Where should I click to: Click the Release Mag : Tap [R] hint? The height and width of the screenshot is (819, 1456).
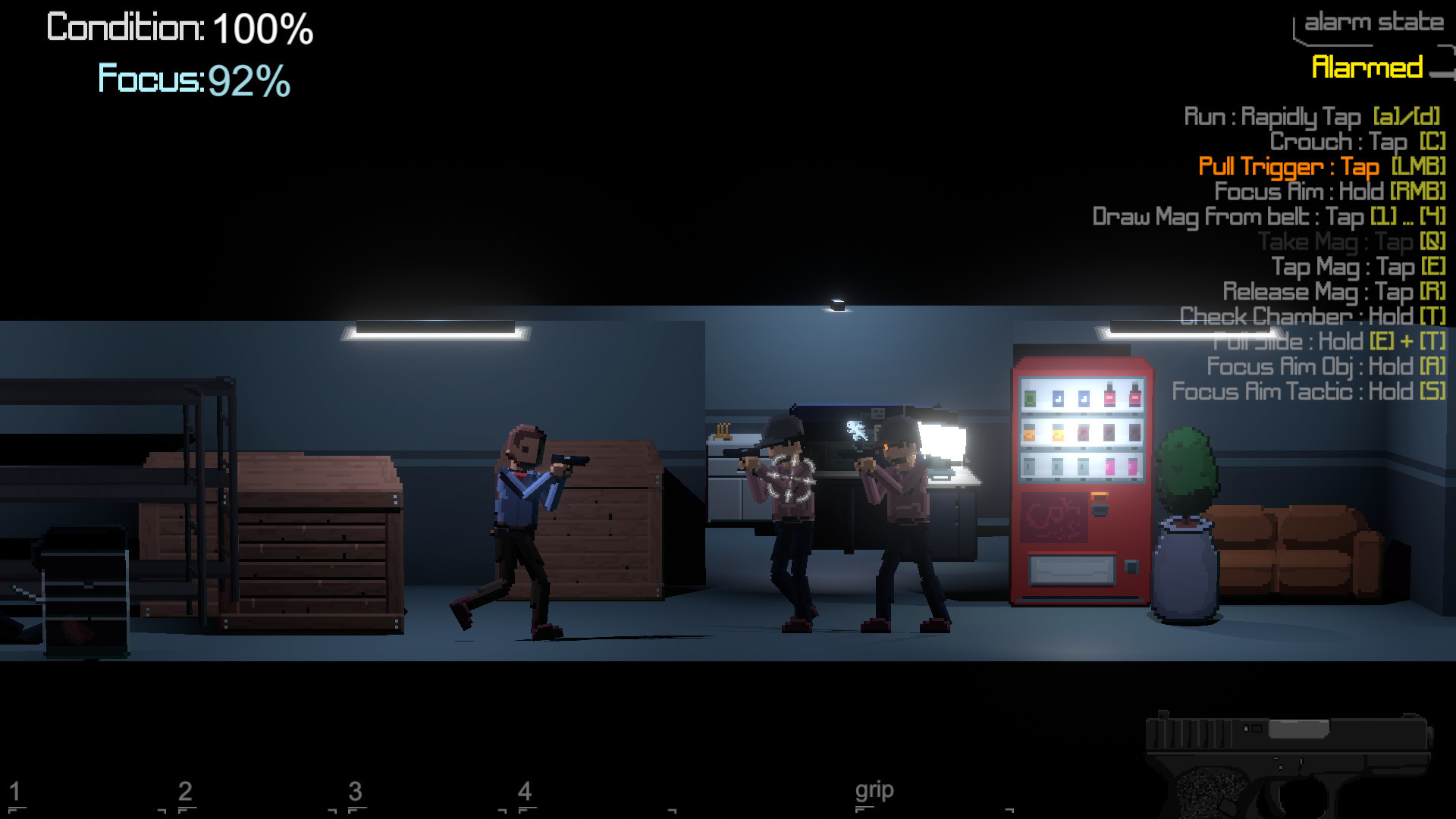tap(1335, 292)
